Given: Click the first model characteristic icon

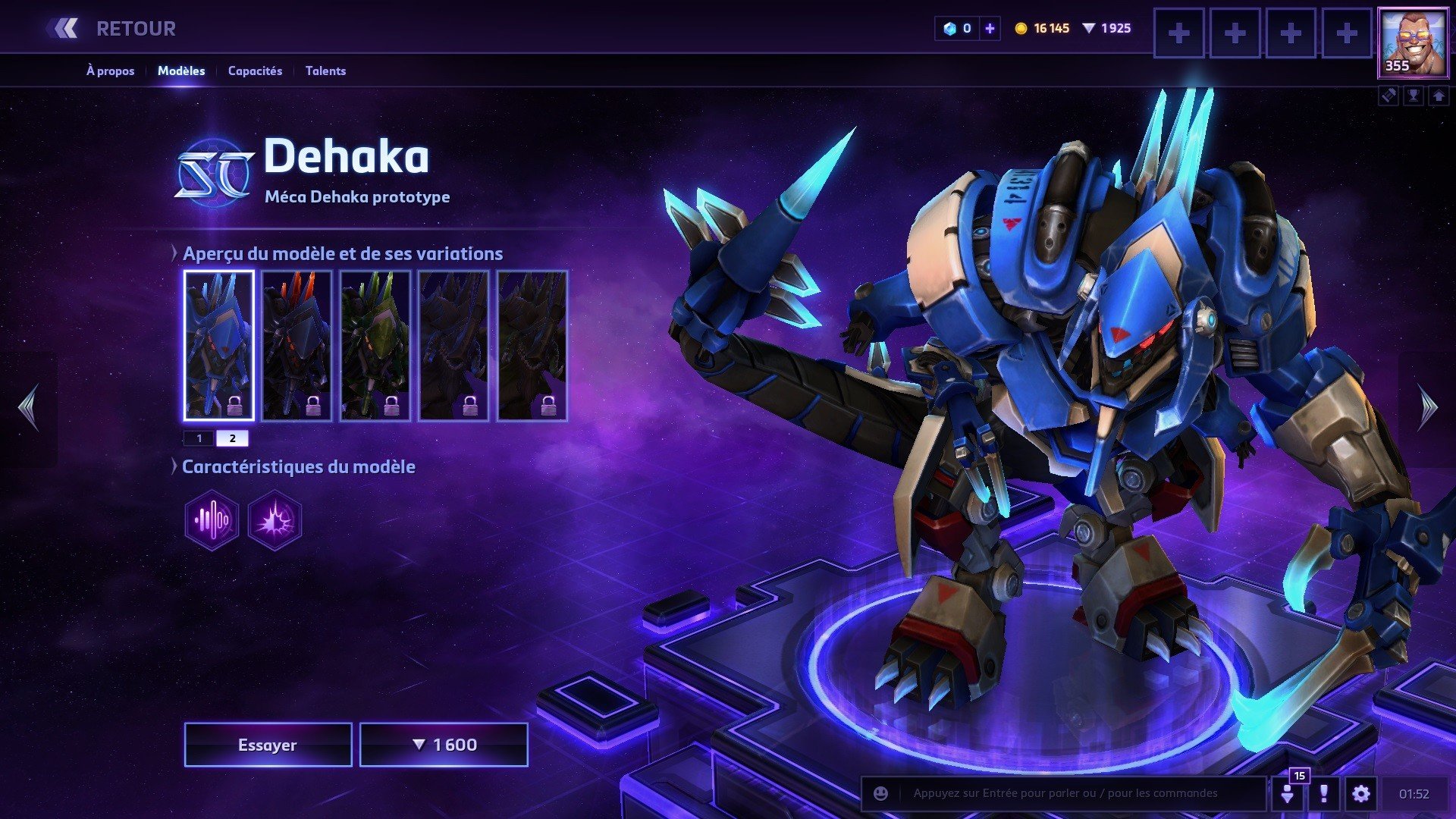Looking at the screenshot, I should click(x=211, y=519).
